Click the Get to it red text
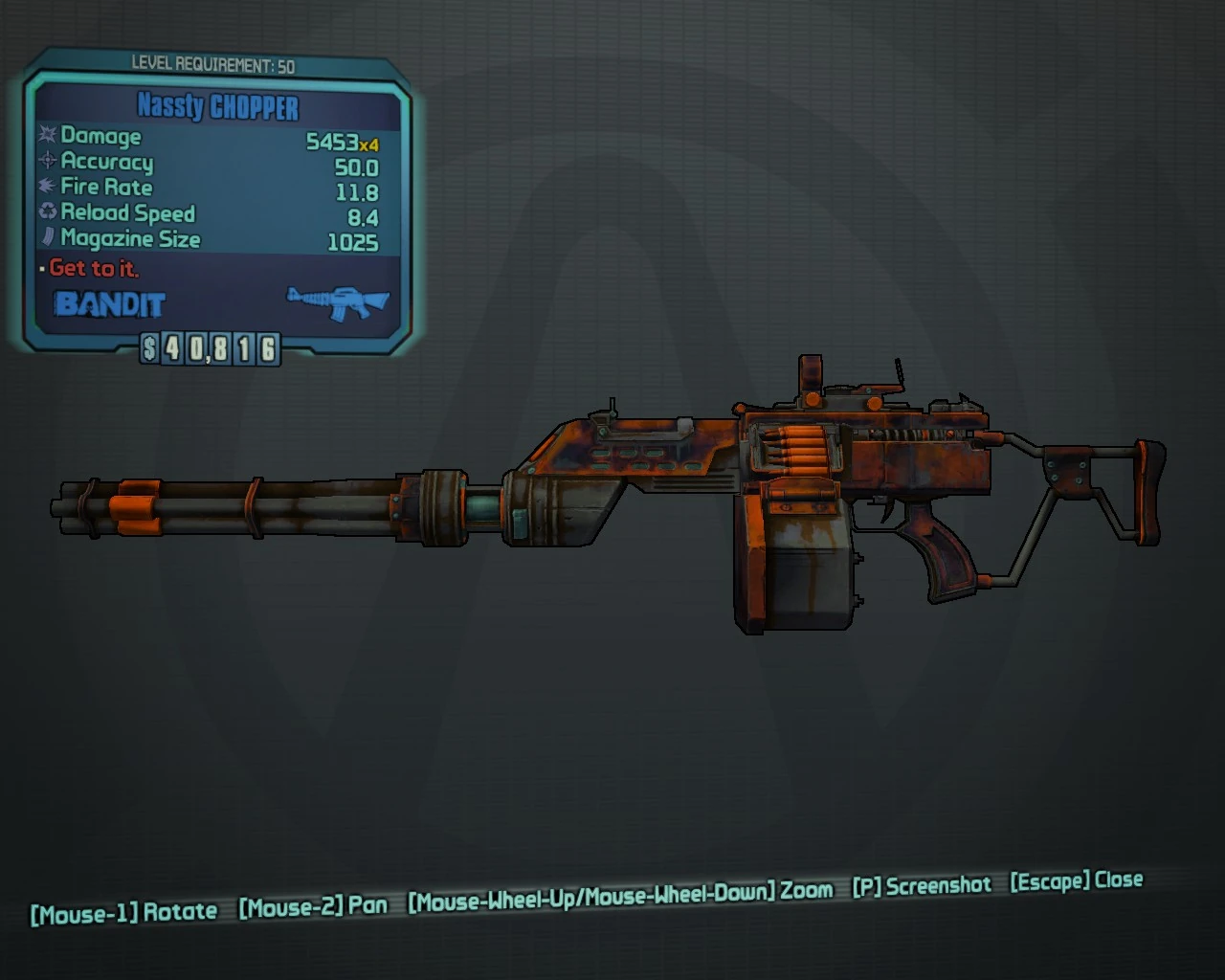This screenshot has height=980, width=1225. point(95,269)
